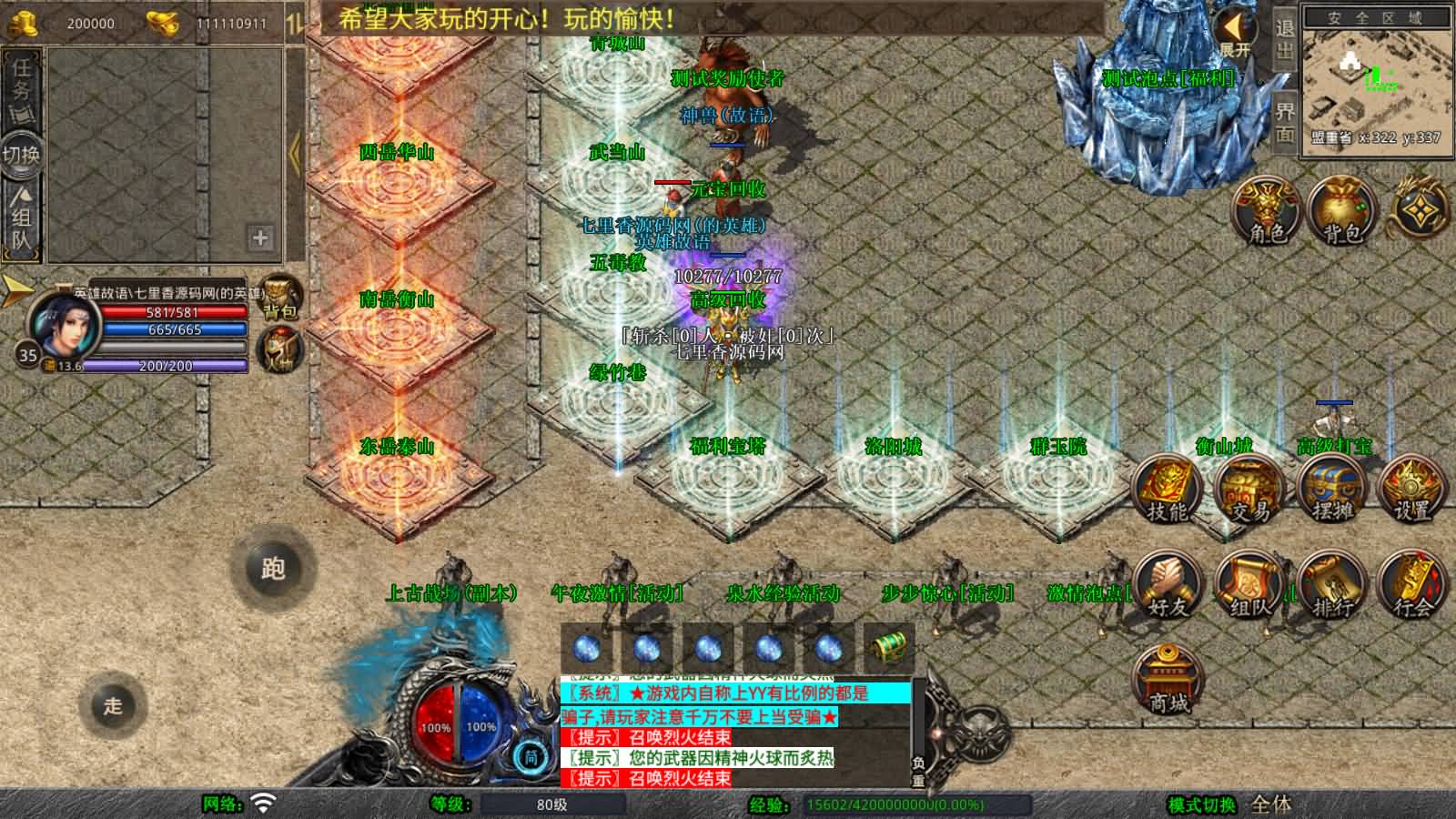1456x819 pixels.
Task: Toggle the 走 walk button
Action: click(x=113, y=705)
